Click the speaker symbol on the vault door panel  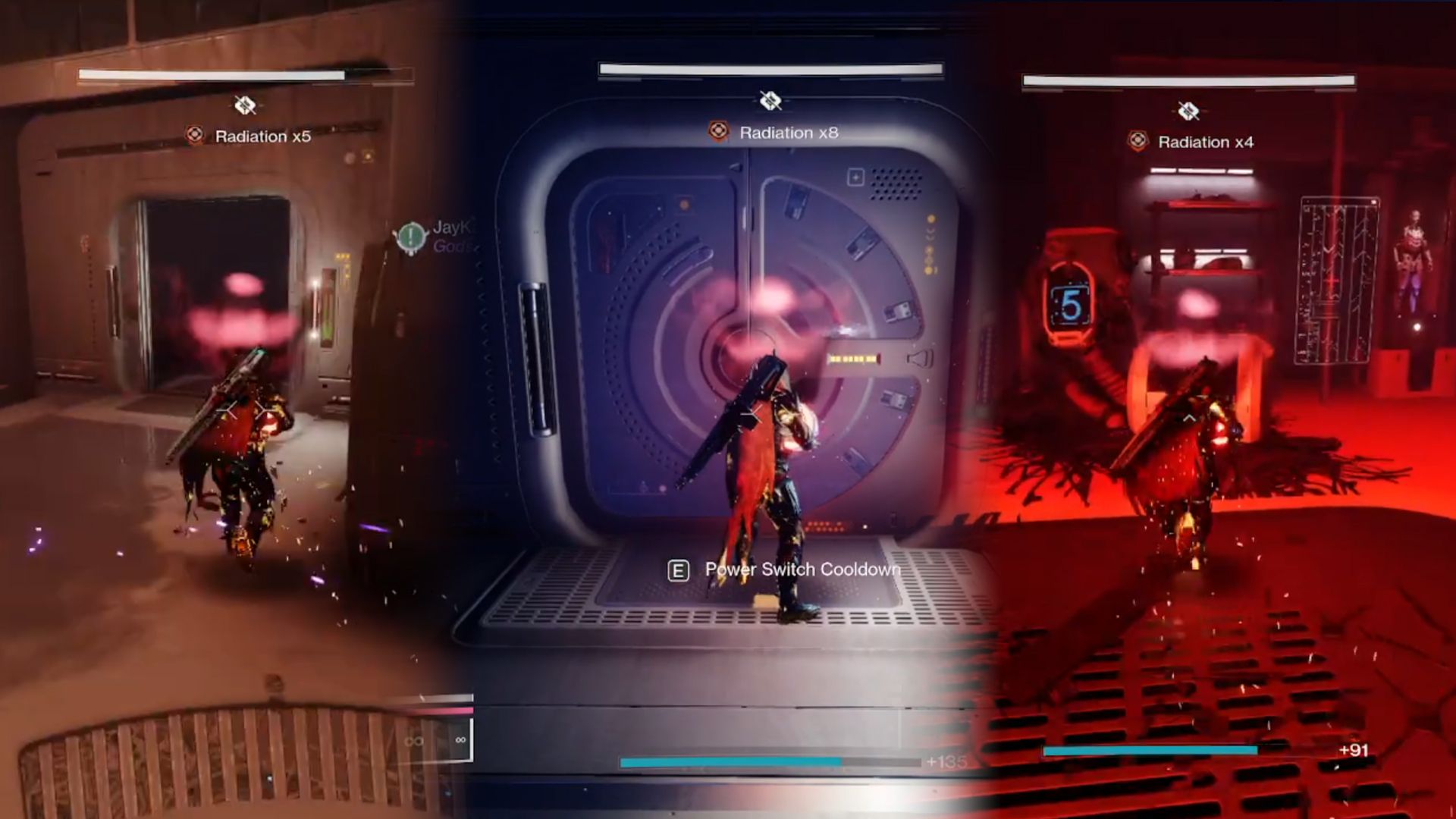click(x=919, y=359)
